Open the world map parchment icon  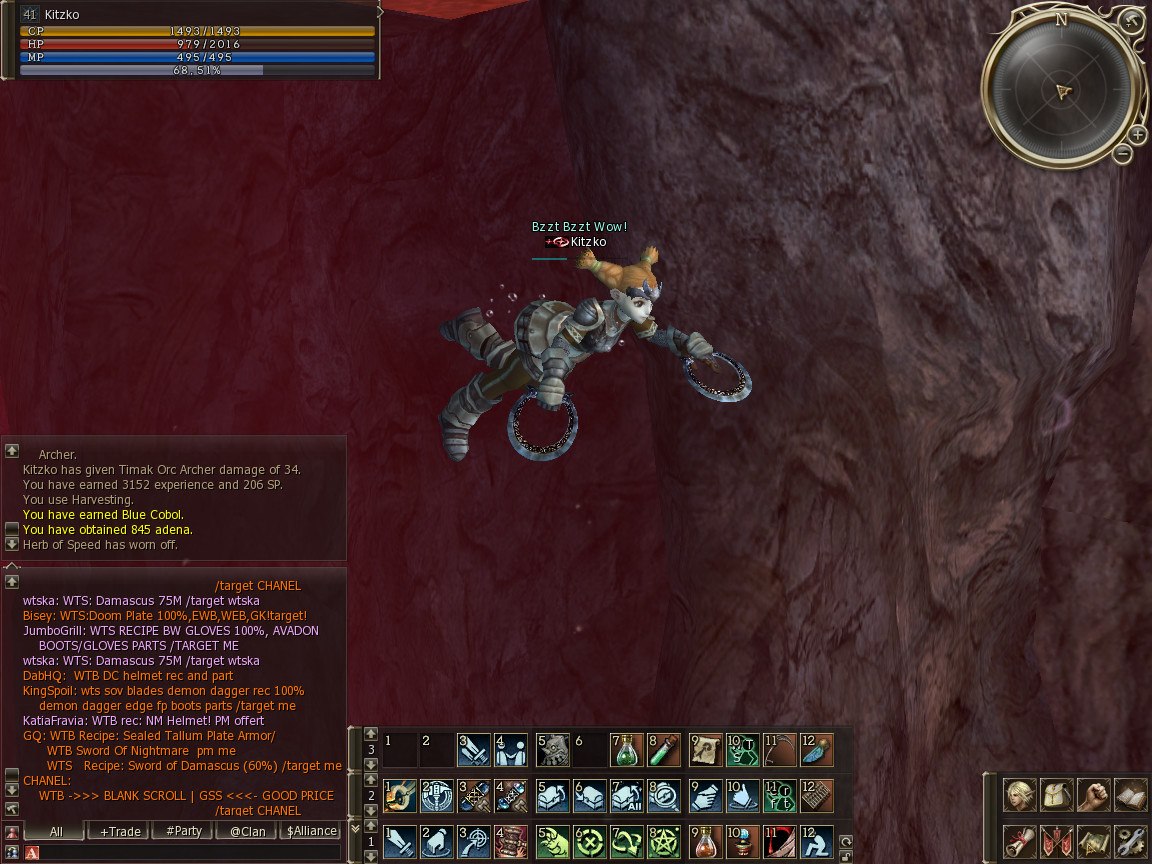[x=1094, y=841]
